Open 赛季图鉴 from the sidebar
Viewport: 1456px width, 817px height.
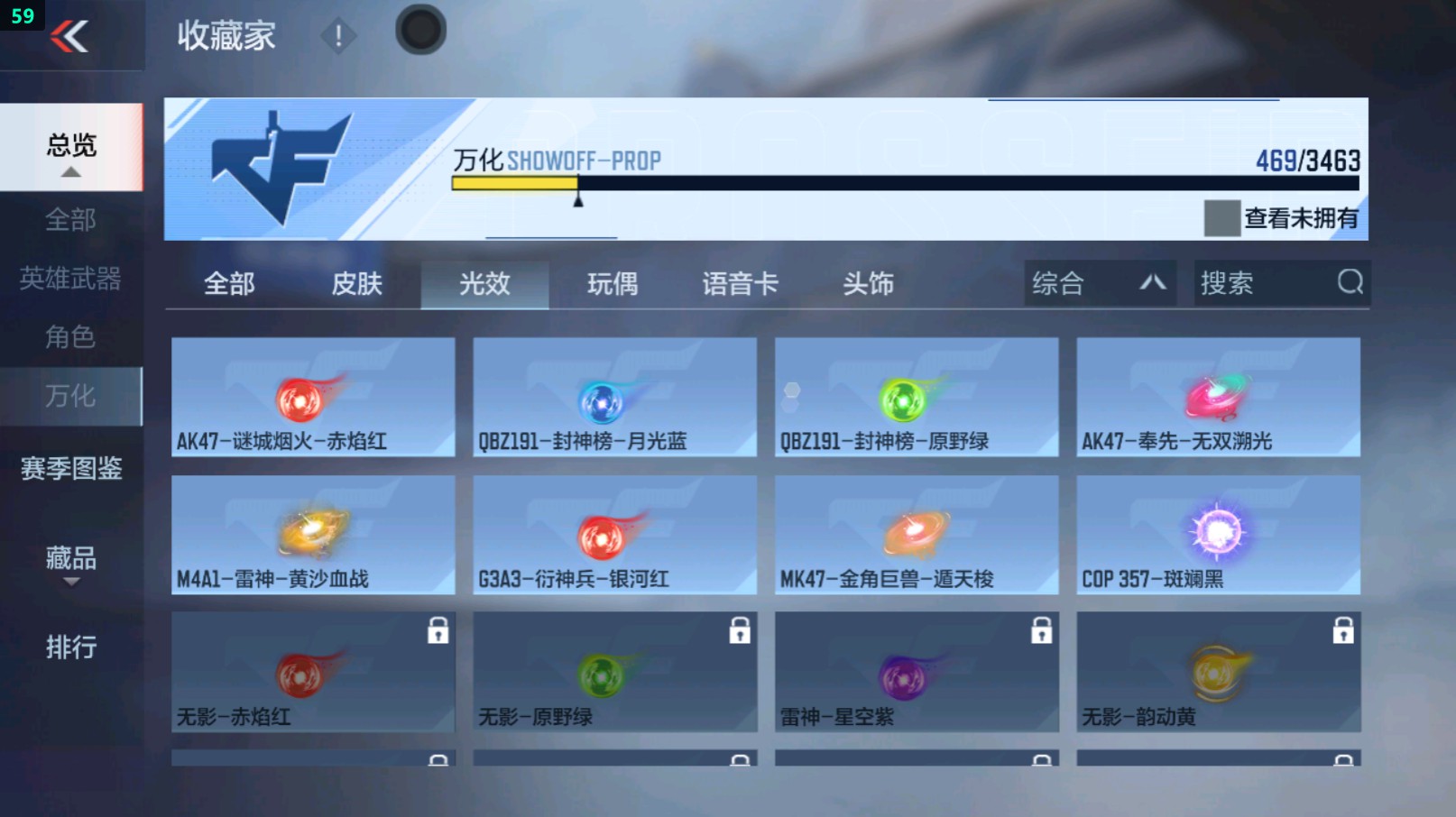pos(71,469)
